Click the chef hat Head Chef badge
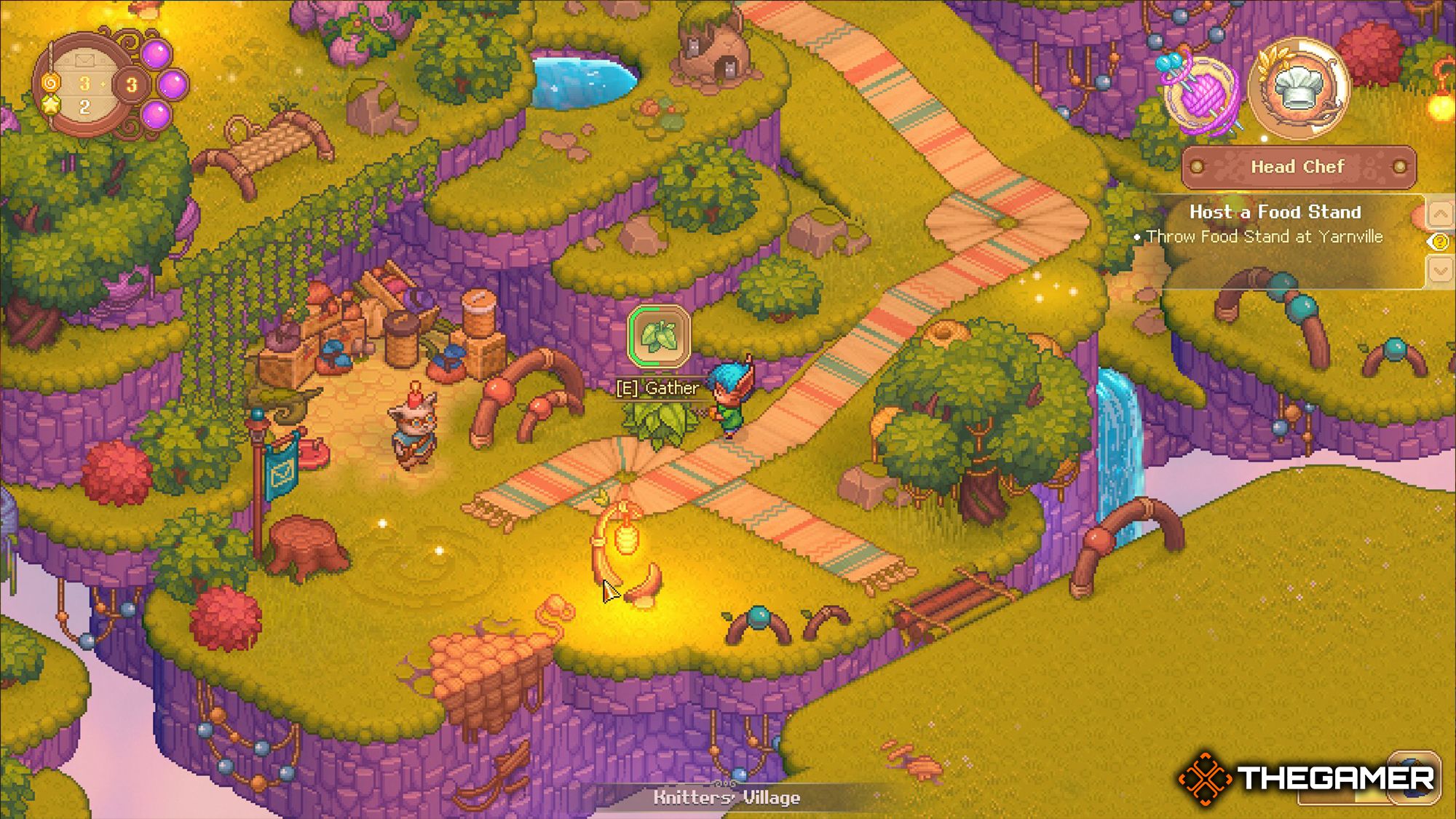 tap(1297, 89)
